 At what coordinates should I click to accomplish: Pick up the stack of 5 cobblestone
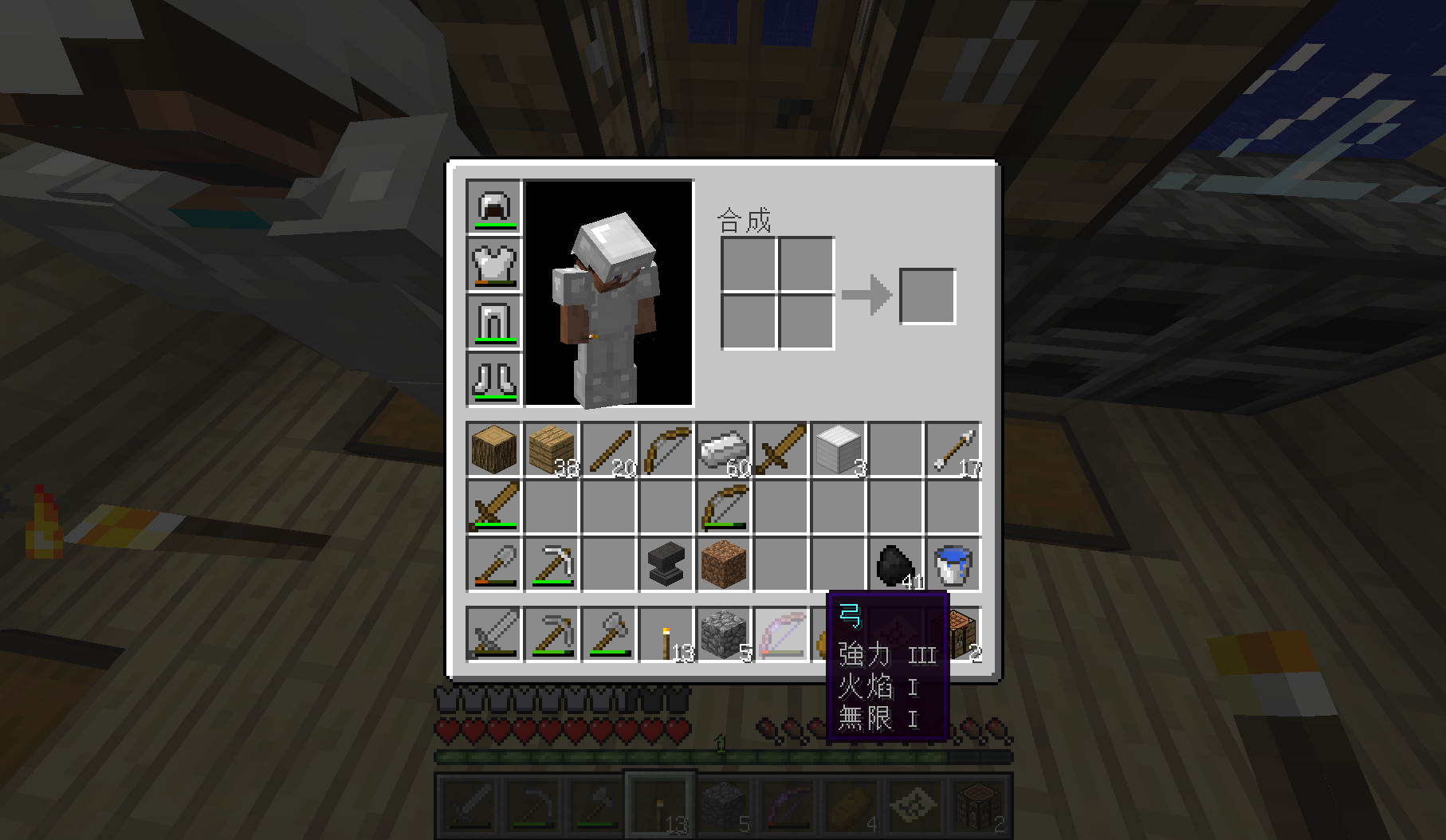tap(724, 634)
